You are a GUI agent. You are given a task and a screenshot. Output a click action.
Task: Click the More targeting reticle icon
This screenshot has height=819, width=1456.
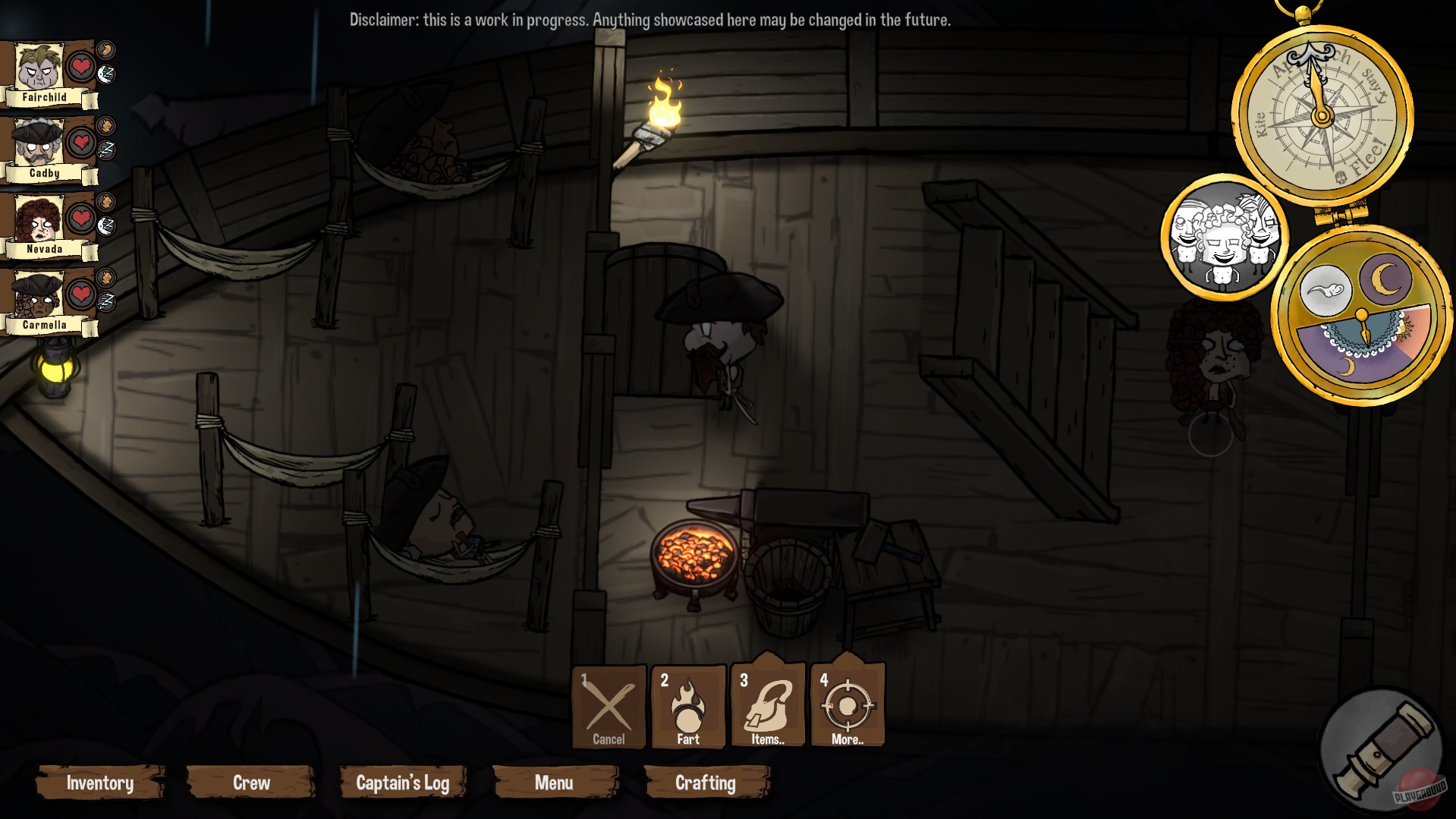[x=847, y=705]
